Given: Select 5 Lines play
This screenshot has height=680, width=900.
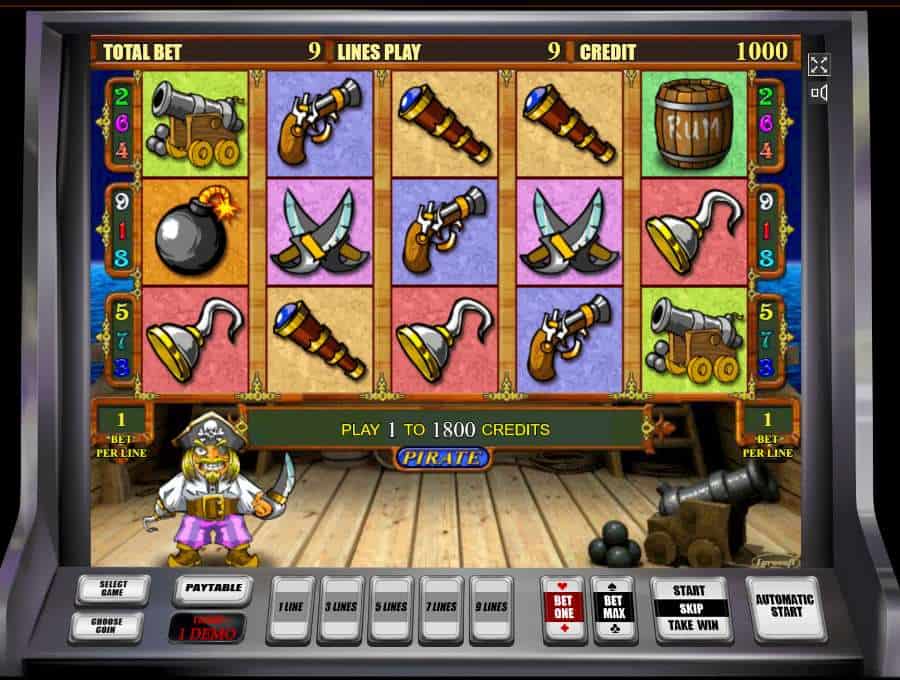Looking at the screenshot, I should point(391,608).
